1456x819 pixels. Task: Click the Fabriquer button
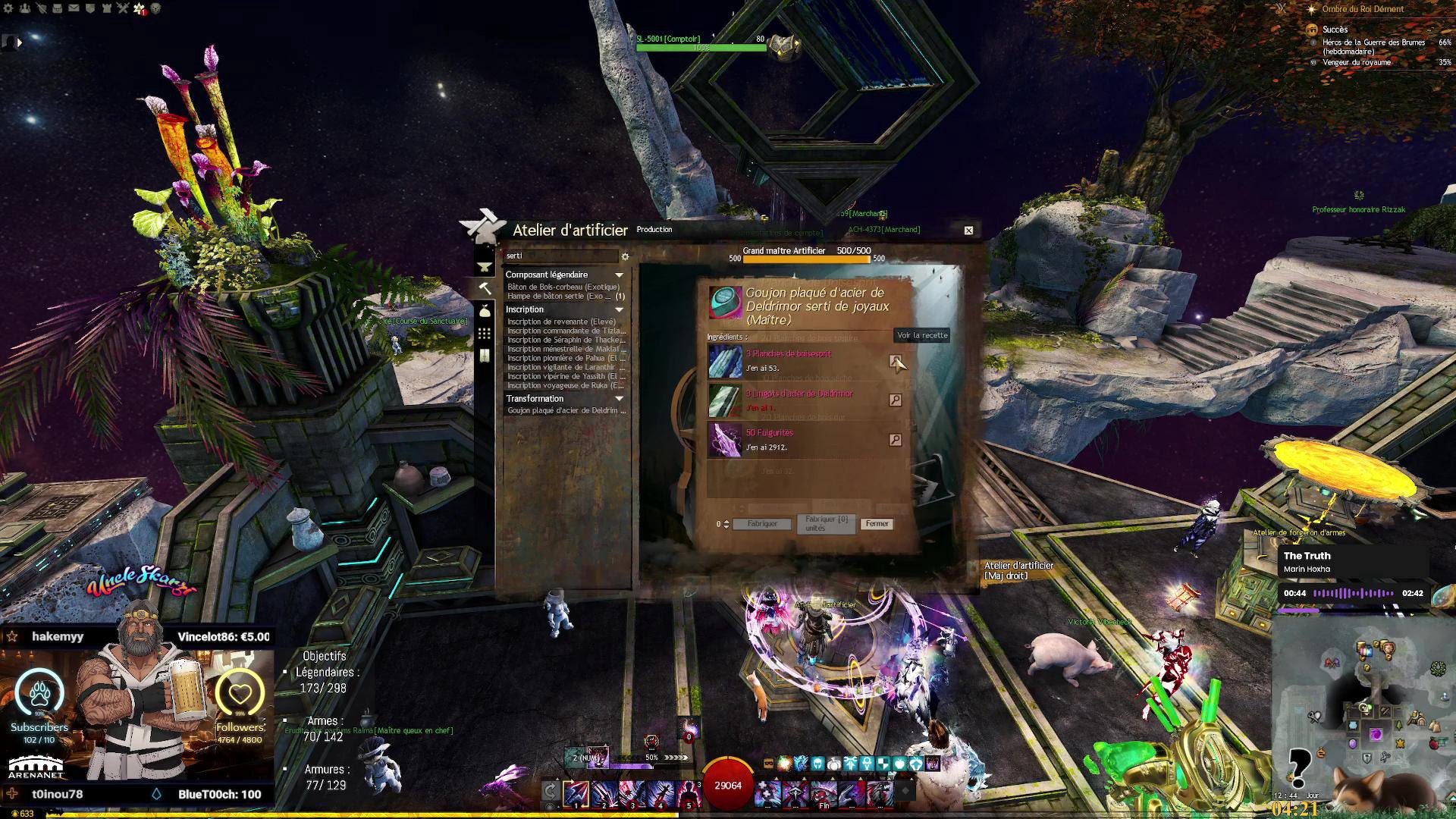pyautogui.click(x=762, y=524)
